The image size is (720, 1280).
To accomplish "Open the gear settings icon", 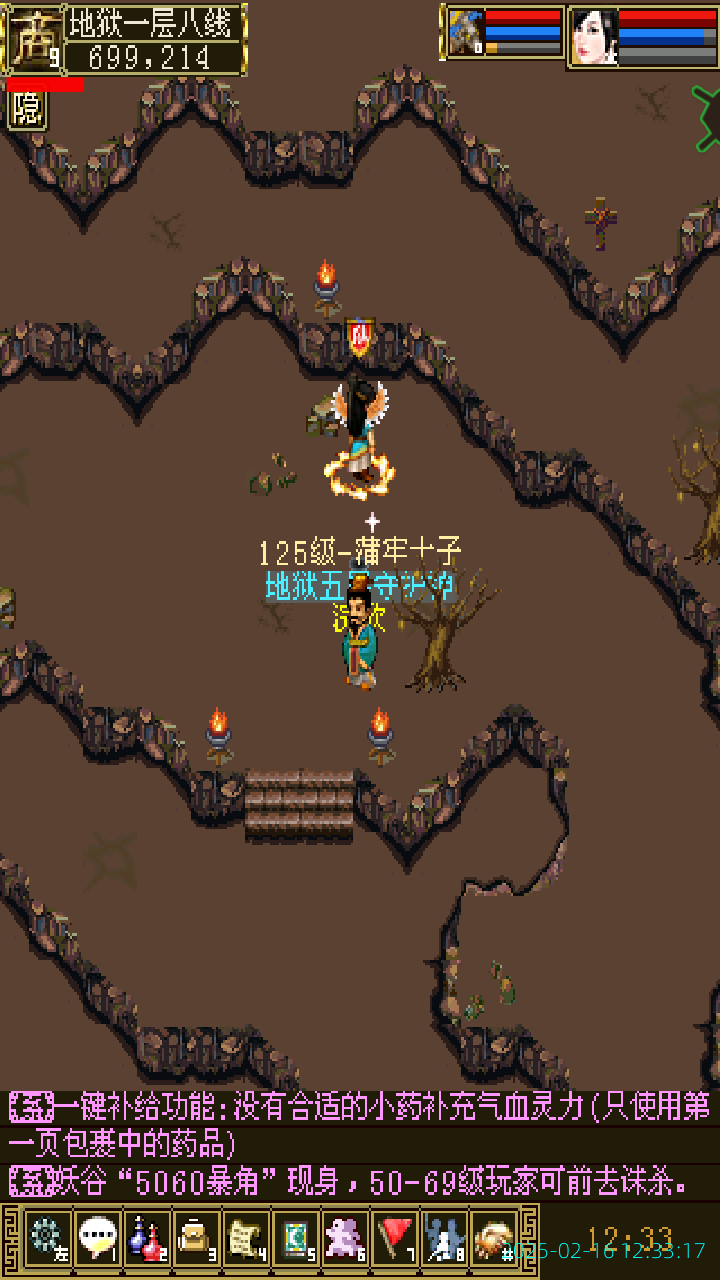I will (x=47, y=1237).
